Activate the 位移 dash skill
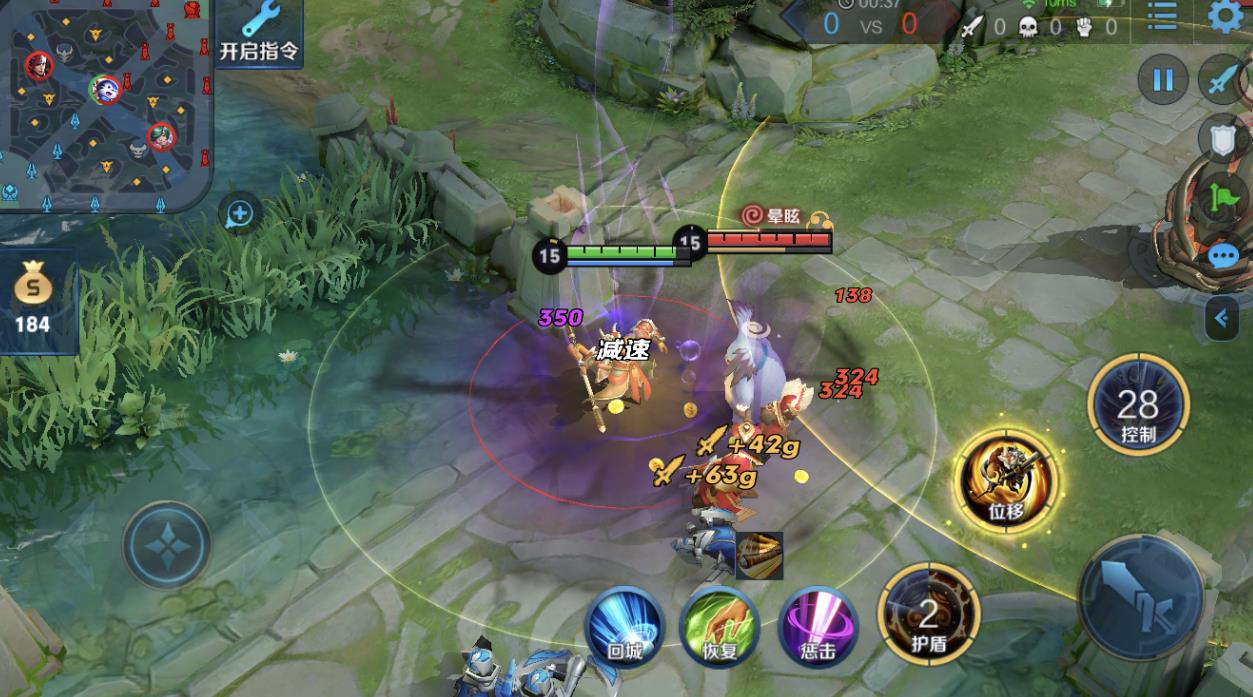The height and width of the screenshot is (697, 1253). [1005, 480]
